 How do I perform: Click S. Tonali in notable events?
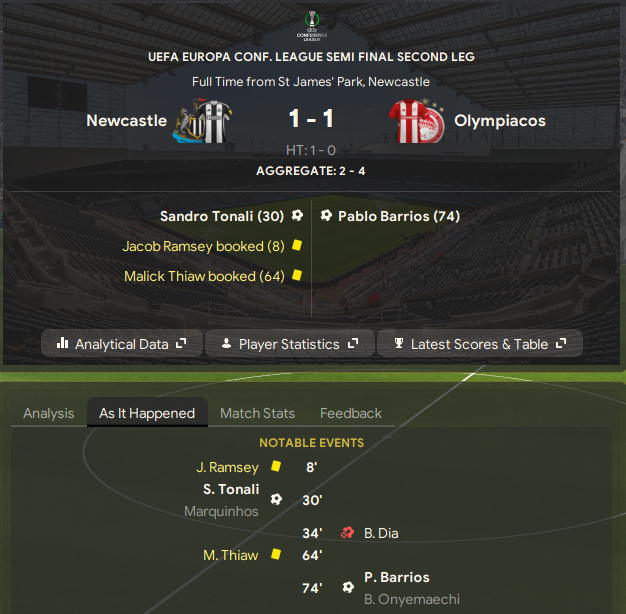tap(231, 490)
